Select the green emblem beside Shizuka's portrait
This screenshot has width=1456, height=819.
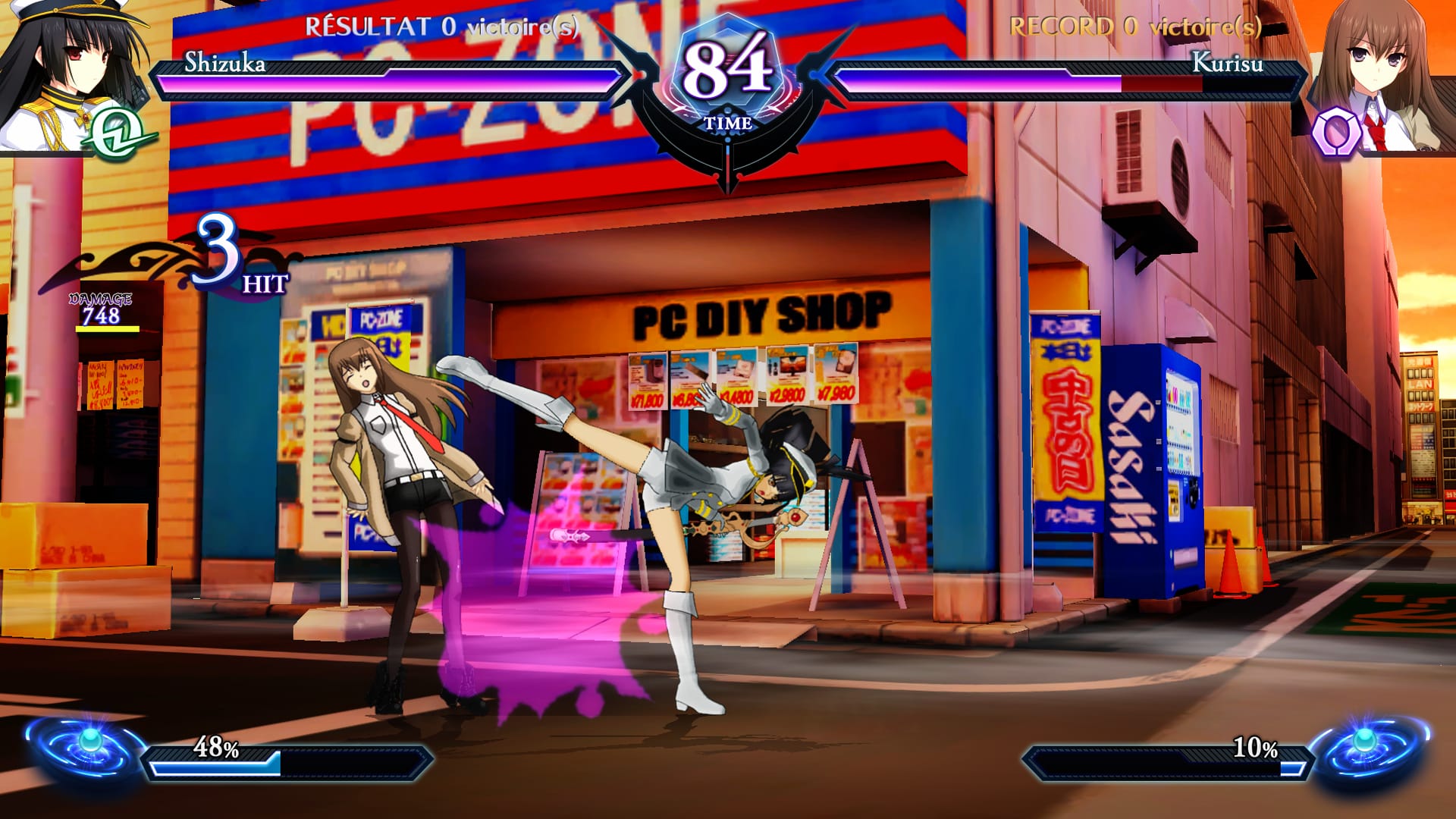[x=116, y=133]
